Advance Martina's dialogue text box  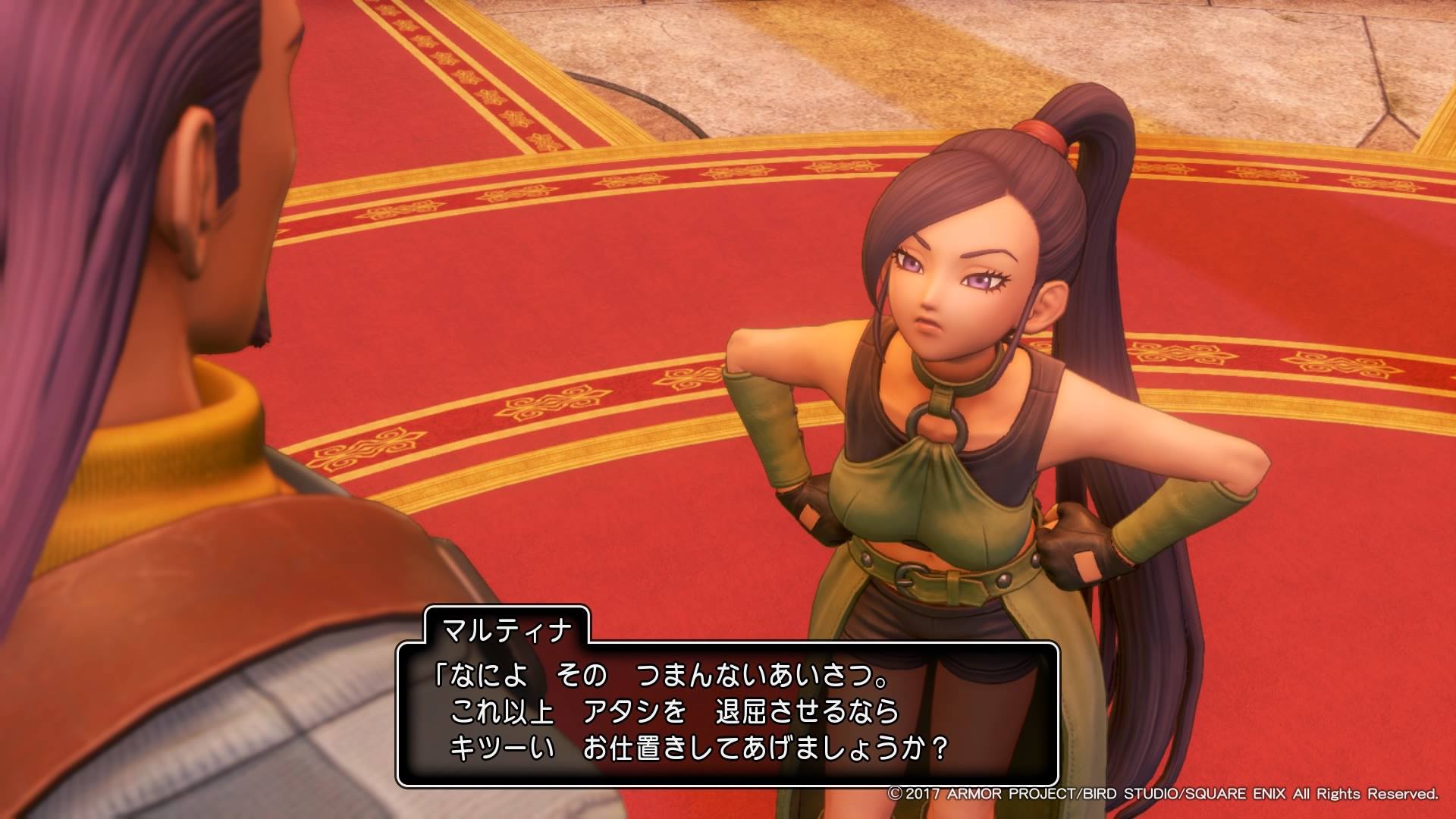(727, 713)
